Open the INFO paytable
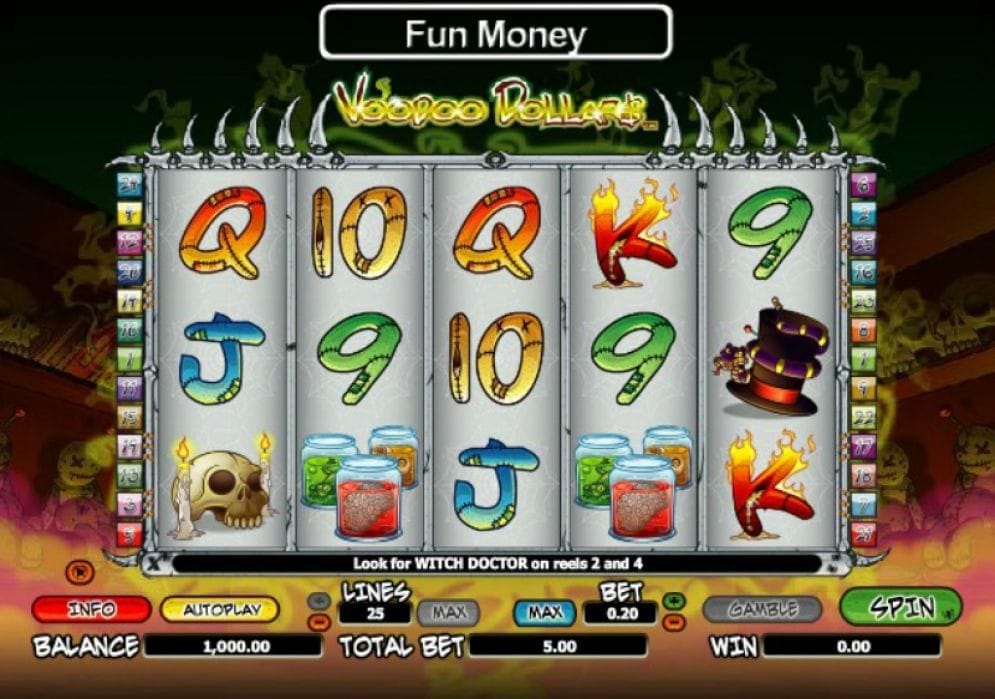The height and width of the screenshot is (699, 995). 91,609
